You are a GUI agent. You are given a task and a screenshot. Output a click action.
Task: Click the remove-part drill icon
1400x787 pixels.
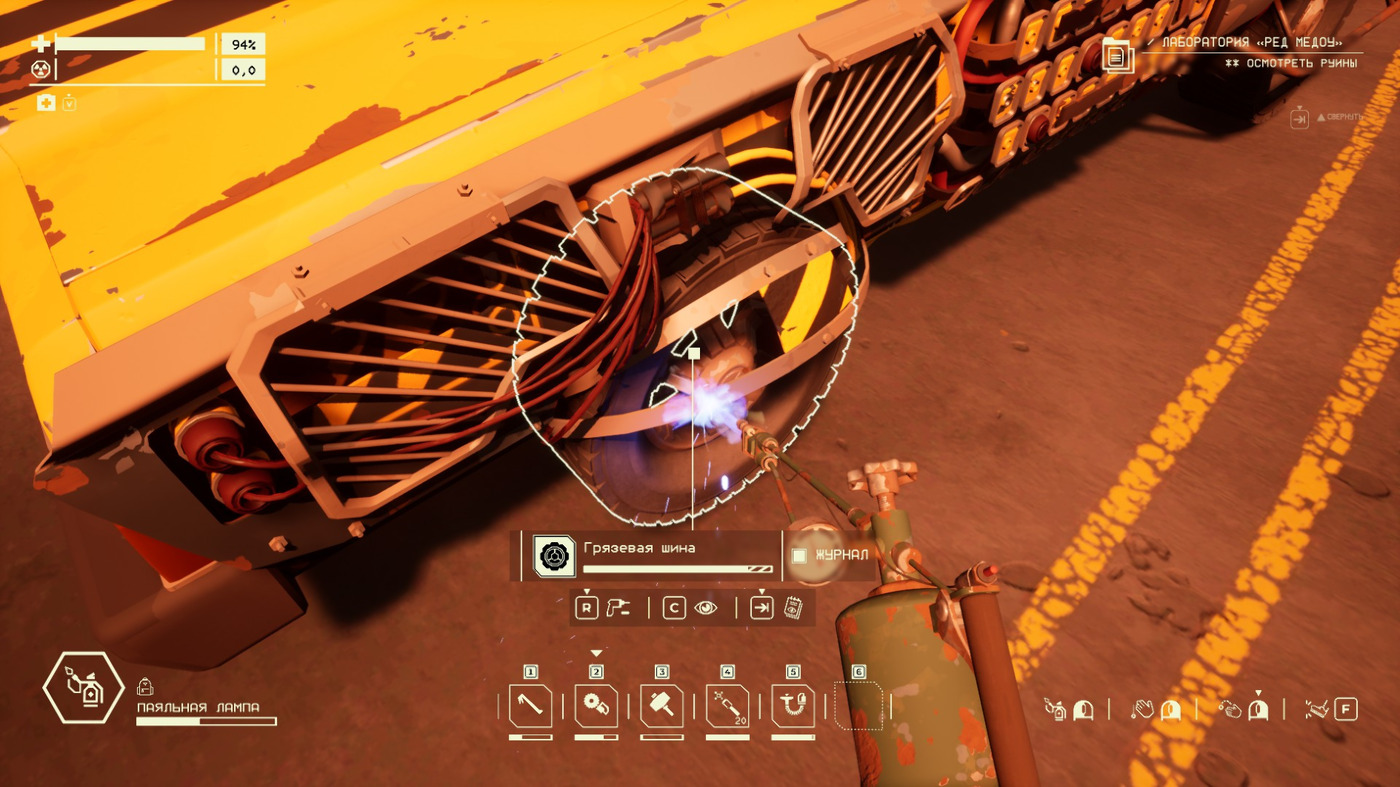tap(618, 607)
